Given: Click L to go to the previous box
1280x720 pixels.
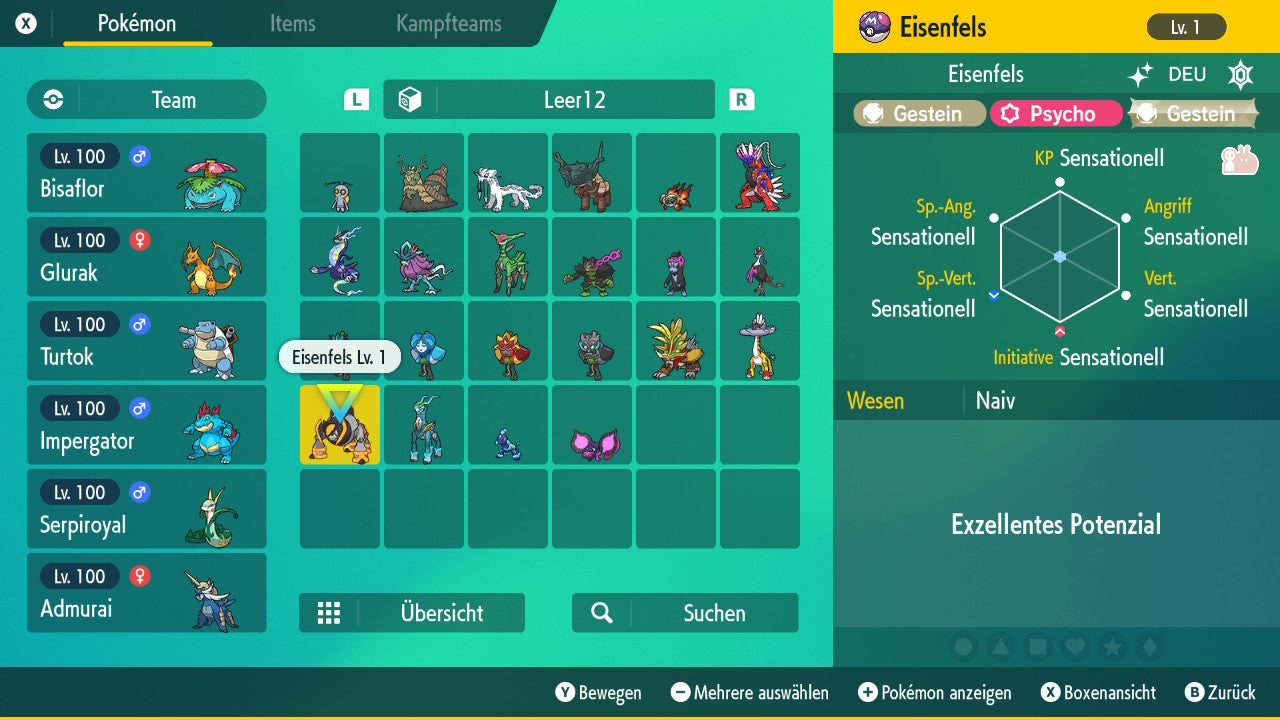Looking at the screenshot, I should click(355, 99).
